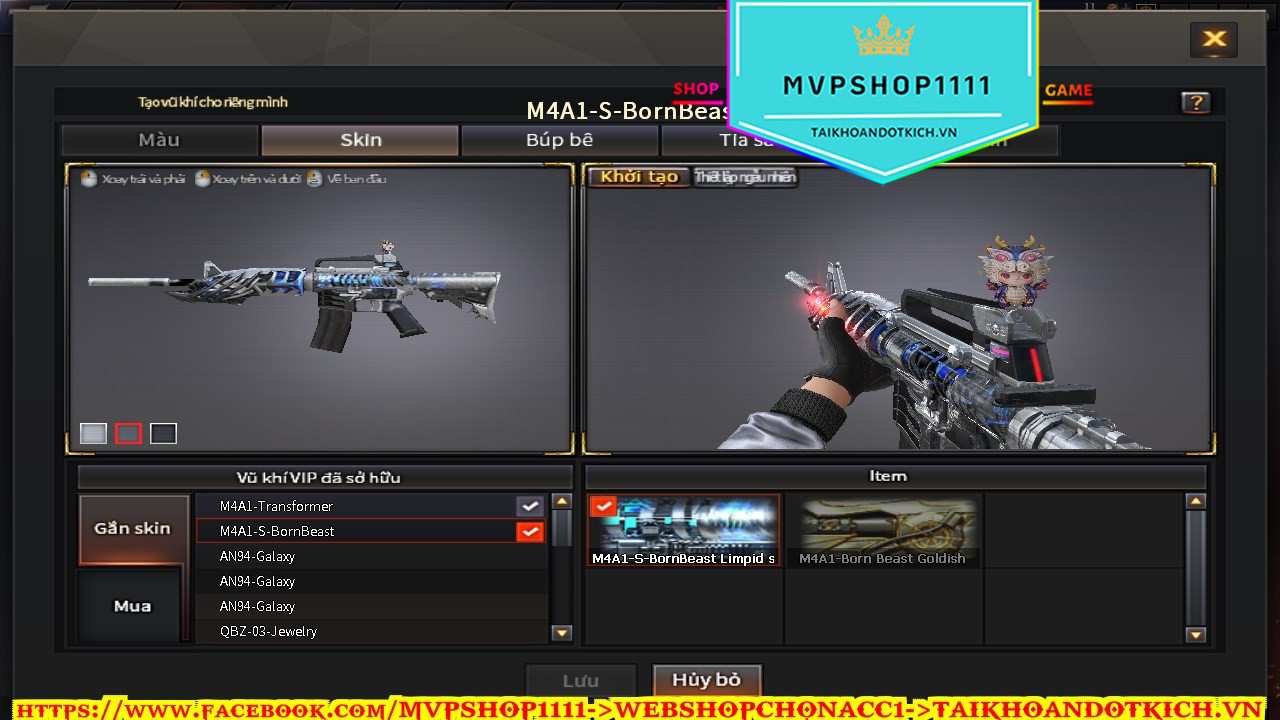
Task: Click the Hủy bỏ cancel button
Action: click(706, 680)
